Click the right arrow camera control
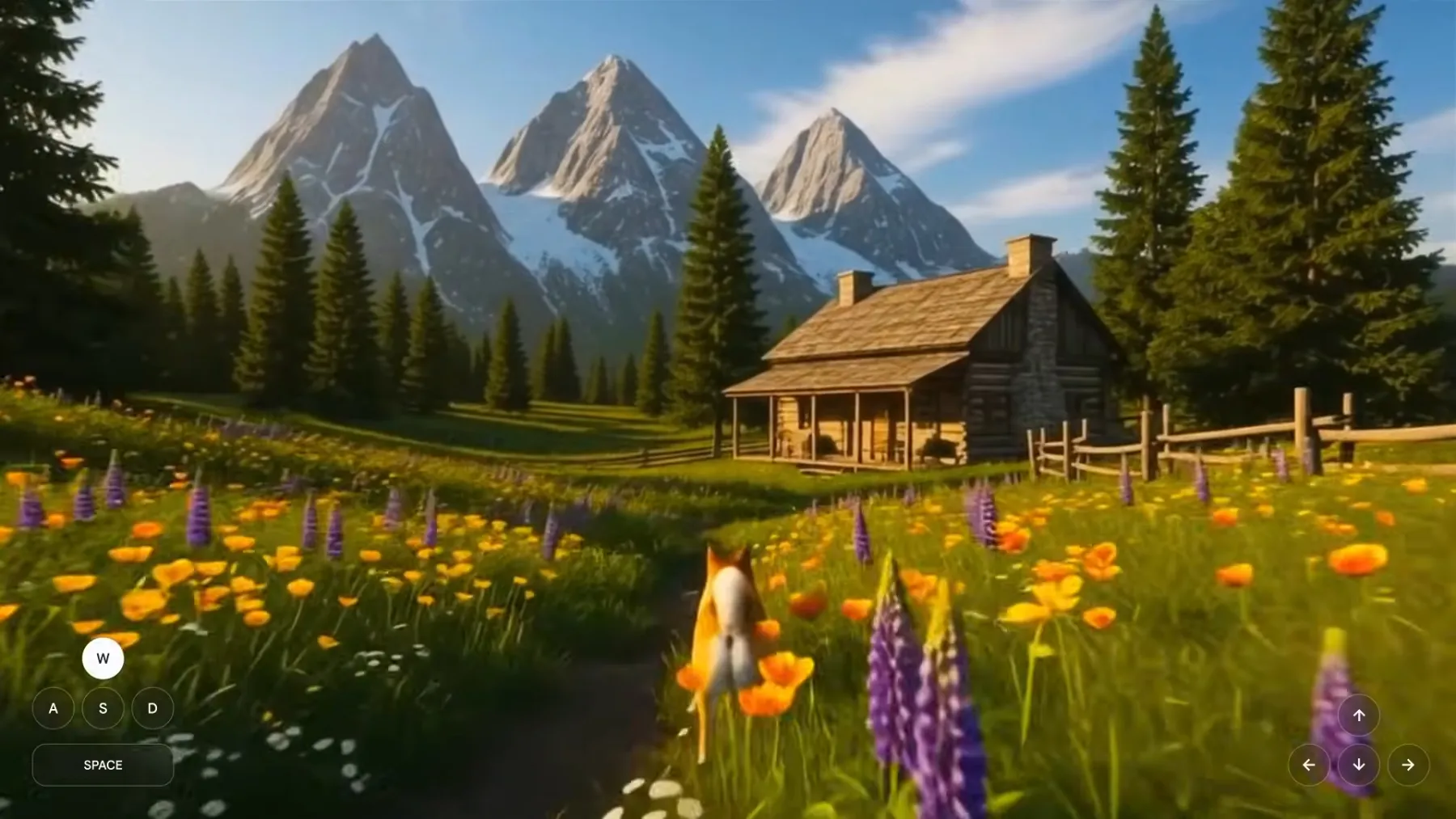The image size is (1456, 819). coord(1407,765)
